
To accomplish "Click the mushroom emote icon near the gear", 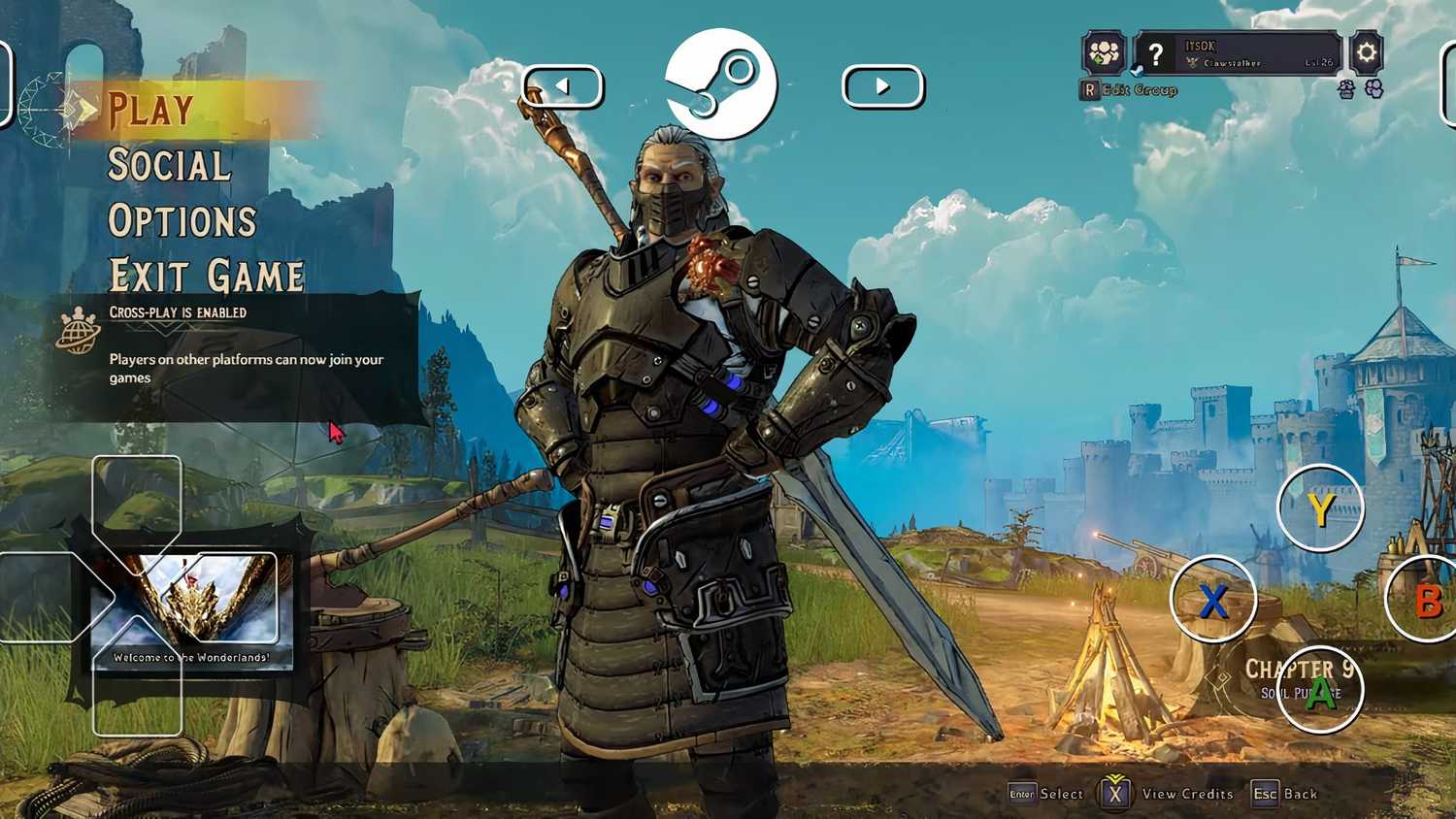I will pos(1346,88).
